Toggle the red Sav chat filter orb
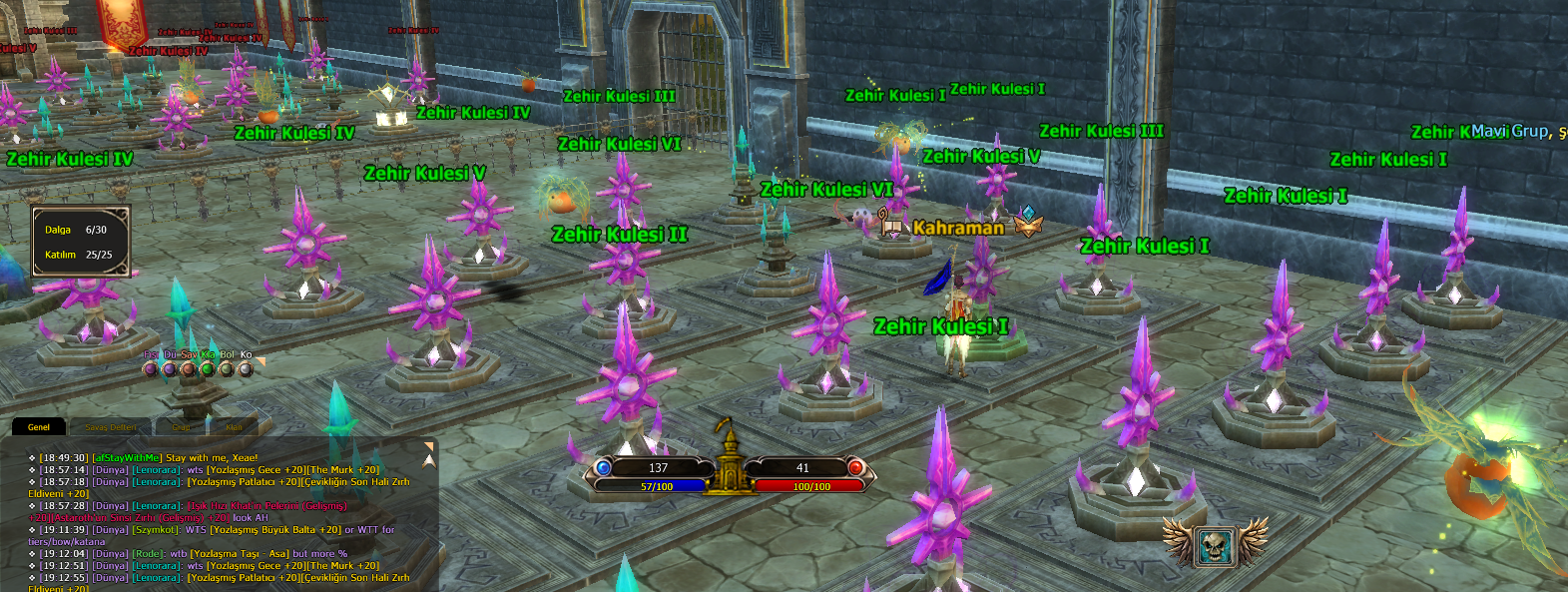Viewport: 1568px width, 592px height. click(189, 369)
